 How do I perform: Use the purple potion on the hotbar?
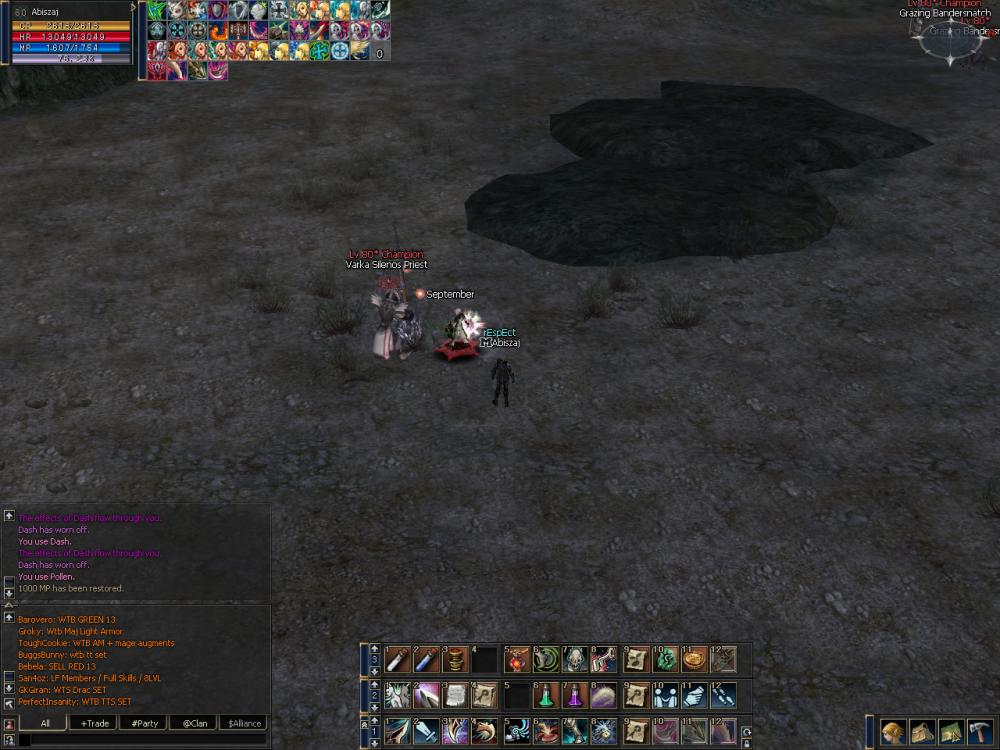[575, 695]
